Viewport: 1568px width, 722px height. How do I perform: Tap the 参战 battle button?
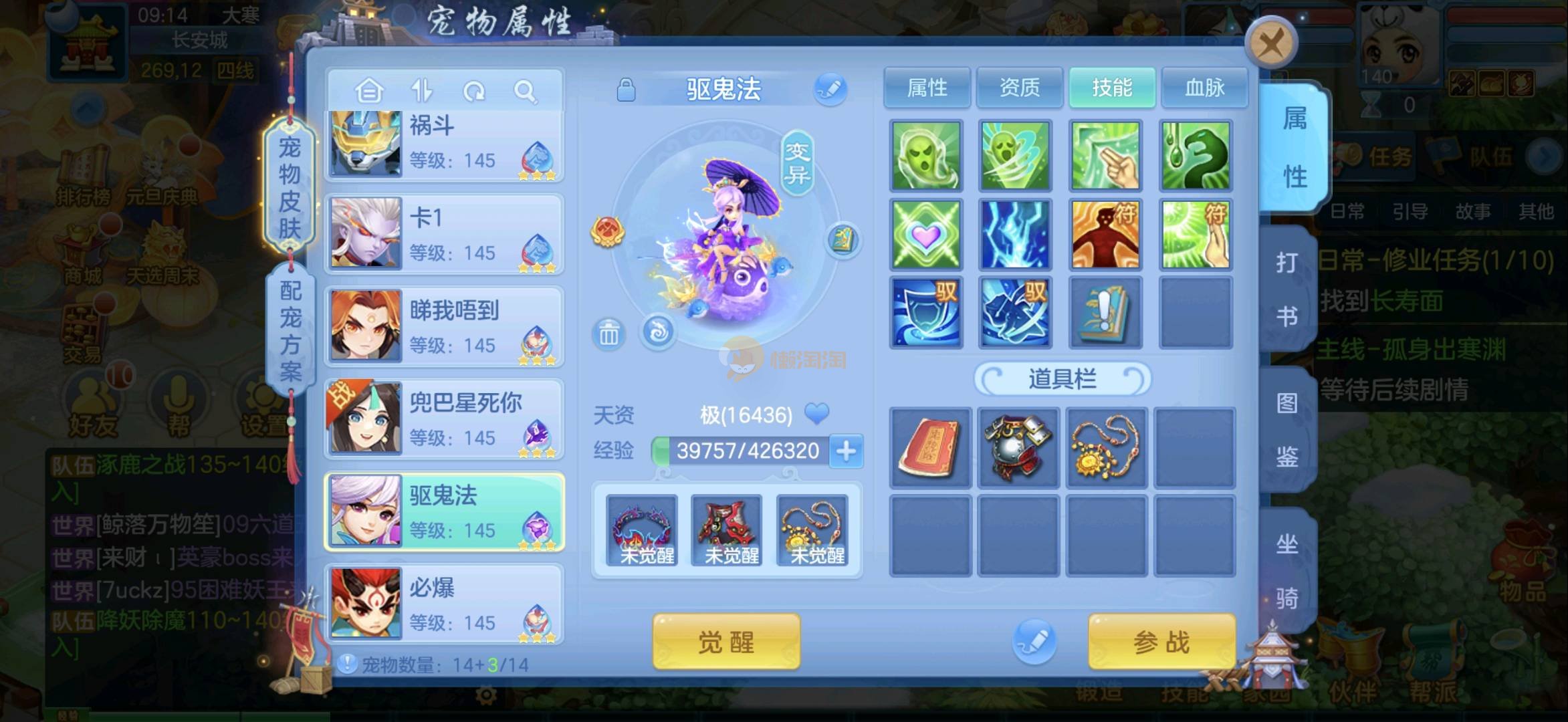[1161, 642]
